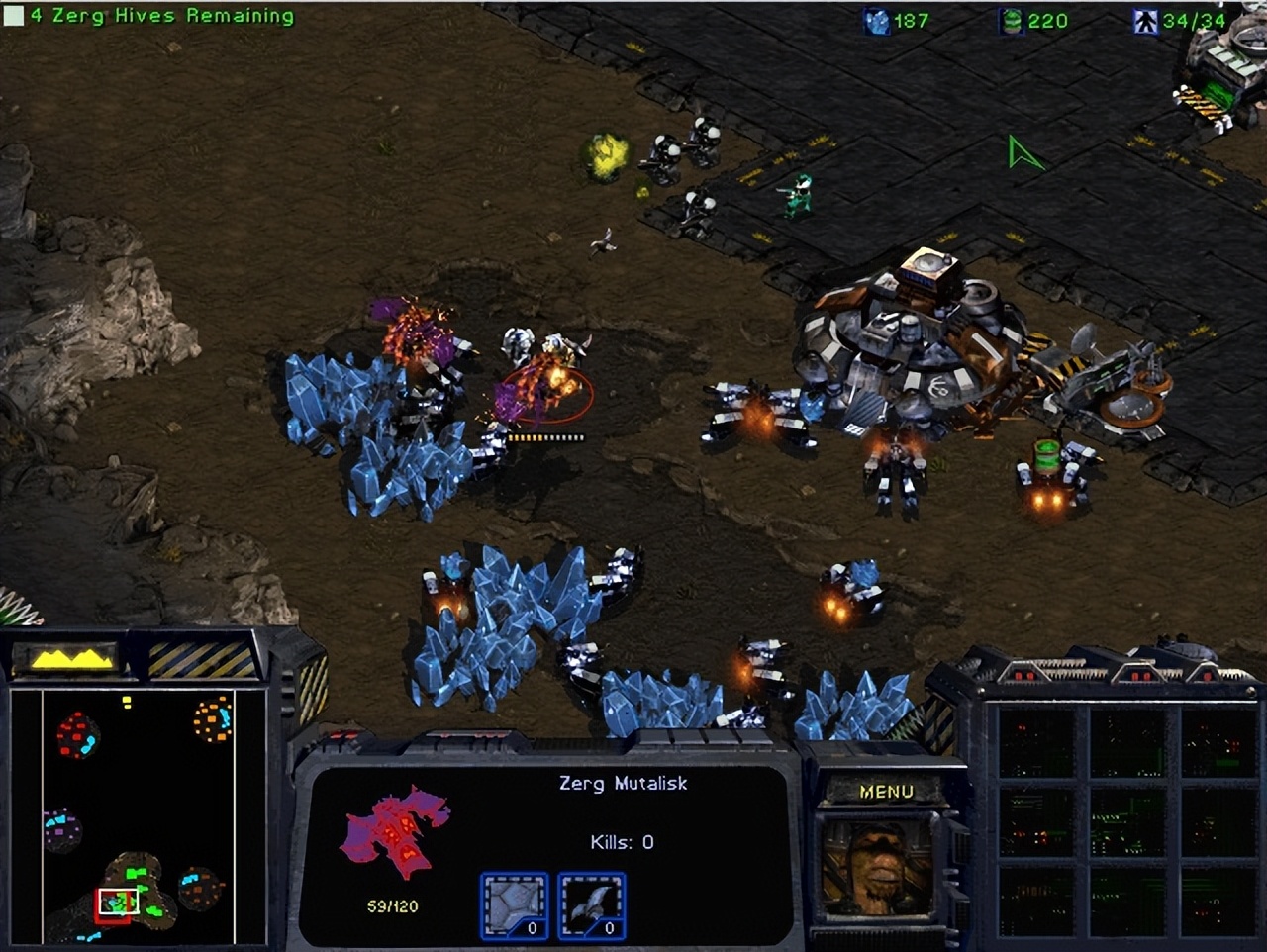This screenshot has width=1267, height=952.
Task: Click the Mutalisk carapace armor upgrade icon
Action: [514, 903]
